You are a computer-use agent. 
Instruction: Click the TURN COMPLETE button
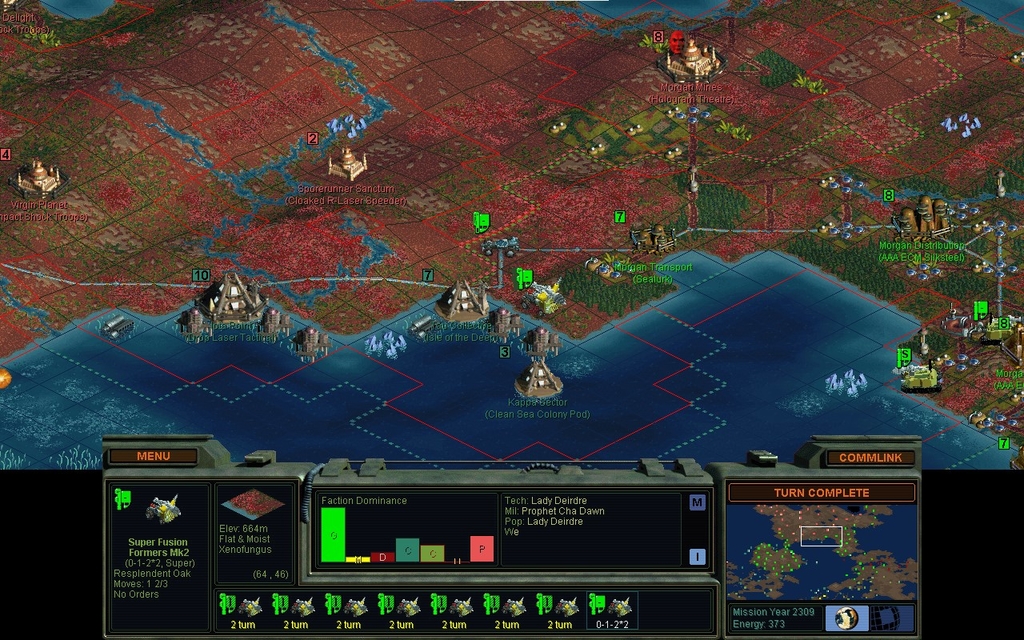(x=821, y=492)
